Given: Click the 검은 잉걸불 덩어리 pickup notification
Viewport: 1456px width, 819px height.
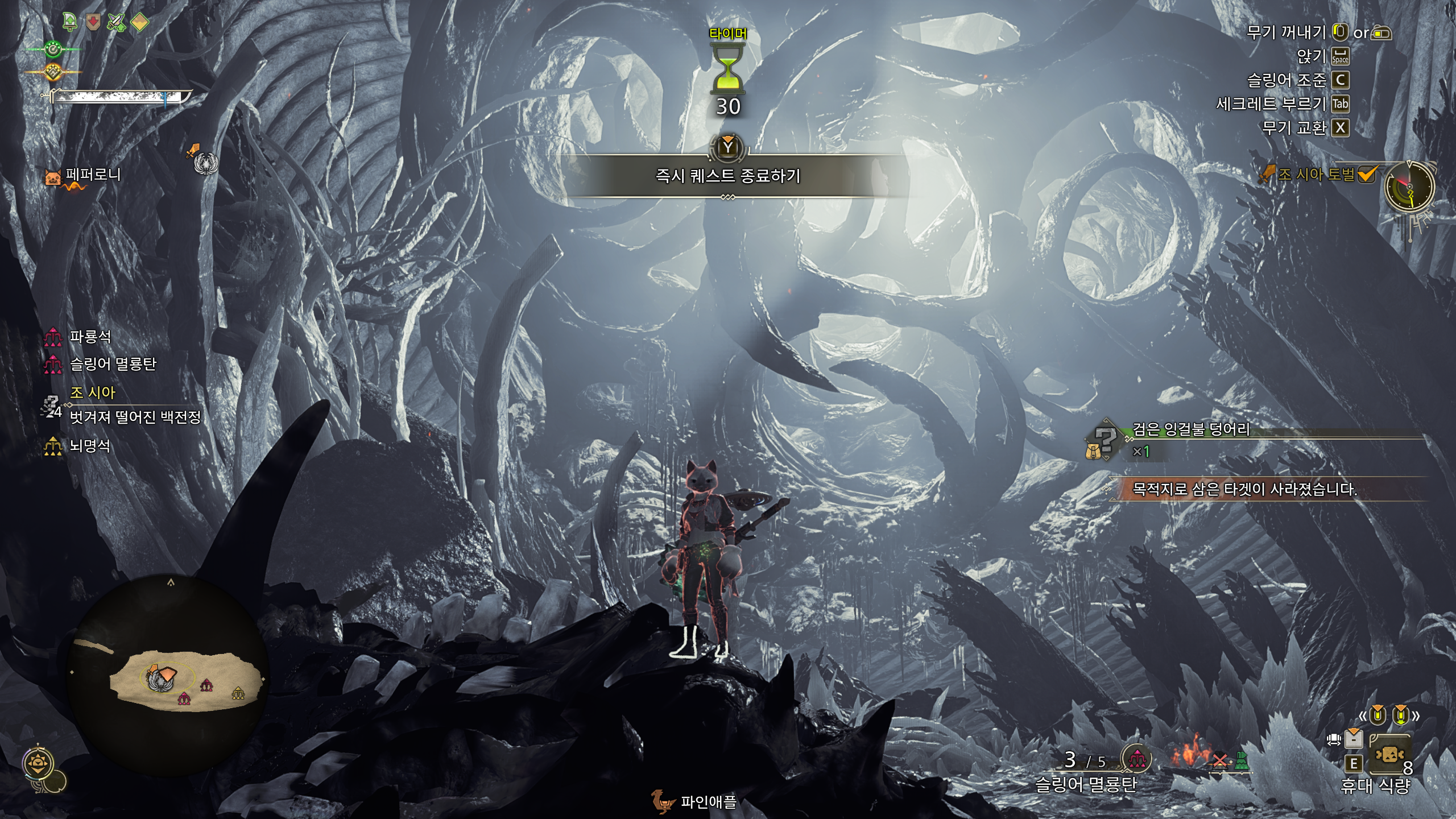Looking at the screenshot, I should point(1191,429).
